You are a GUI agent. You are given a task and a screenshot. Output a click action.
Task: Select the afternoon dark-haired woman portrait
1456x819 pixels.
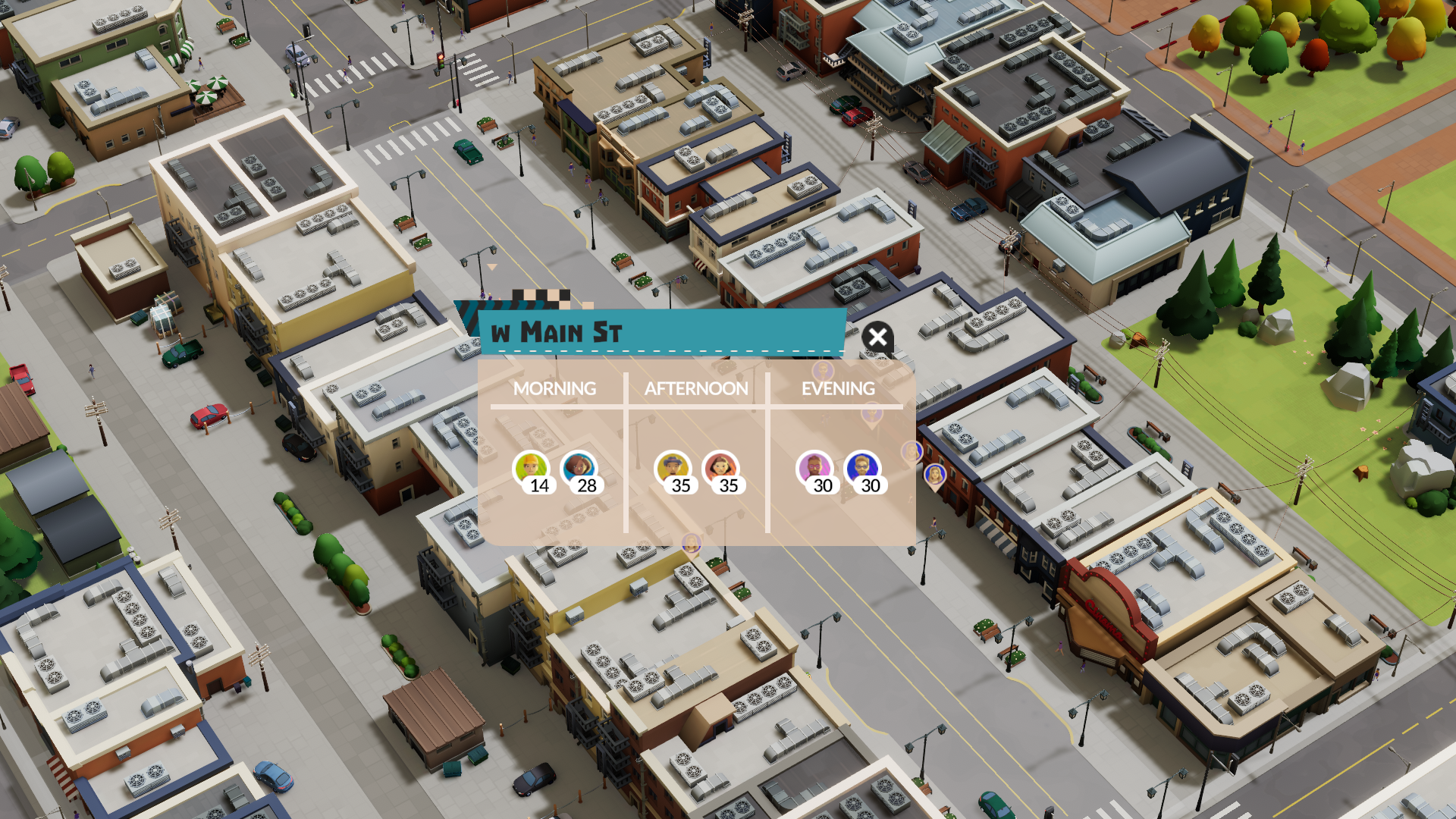pos(720,468)
